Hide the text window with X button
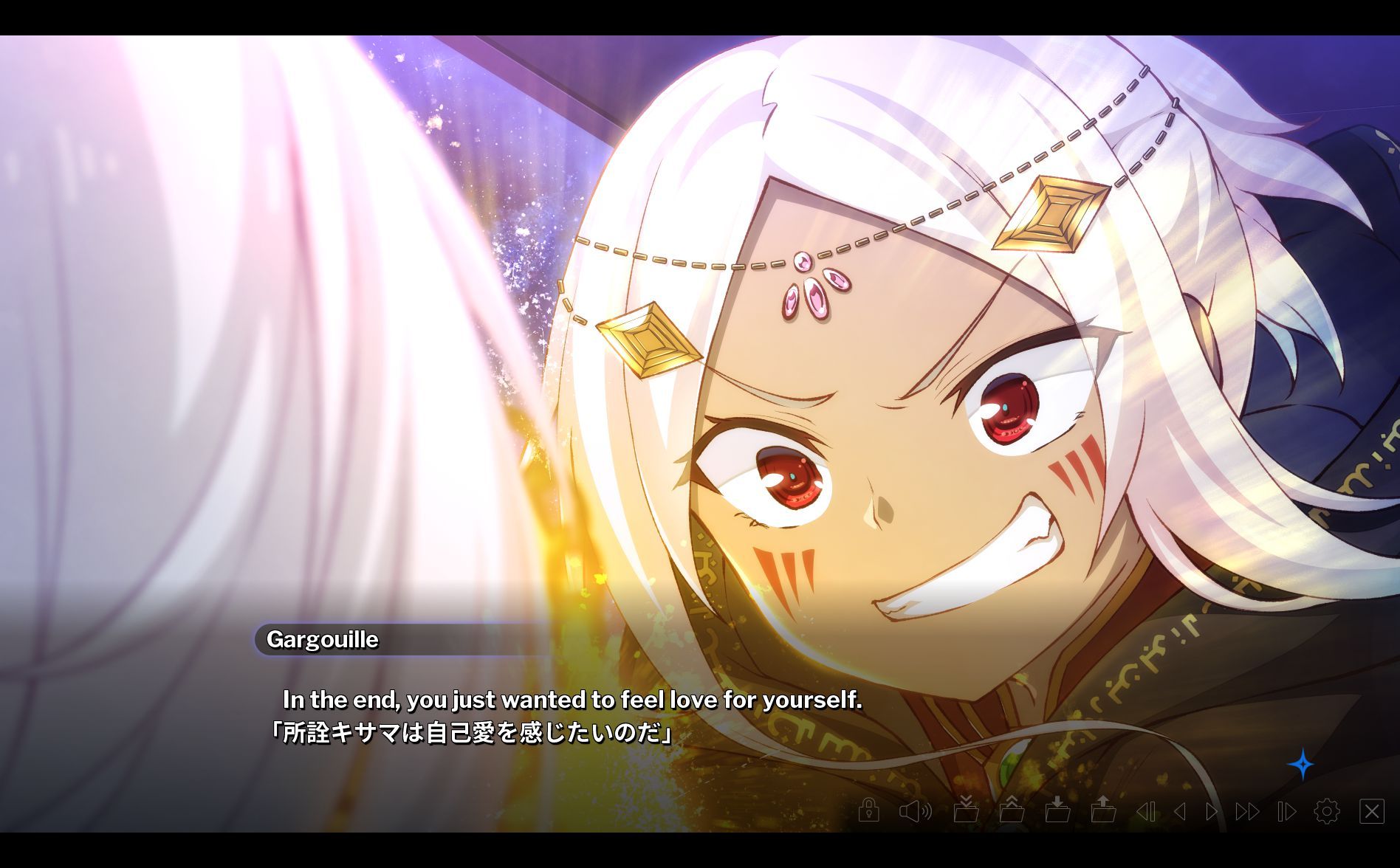The image size is (1400, 868). [1372, 811]
